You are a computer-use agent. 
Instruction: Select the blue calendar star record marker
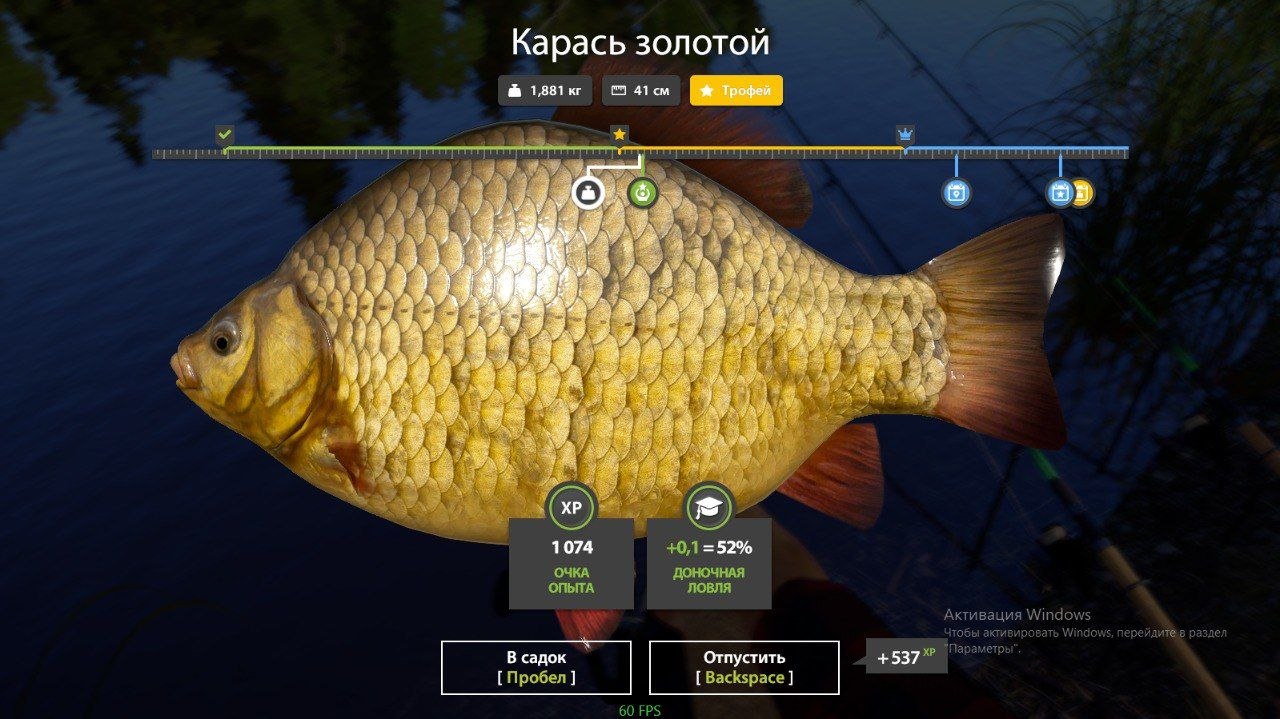pos(1059,192)
